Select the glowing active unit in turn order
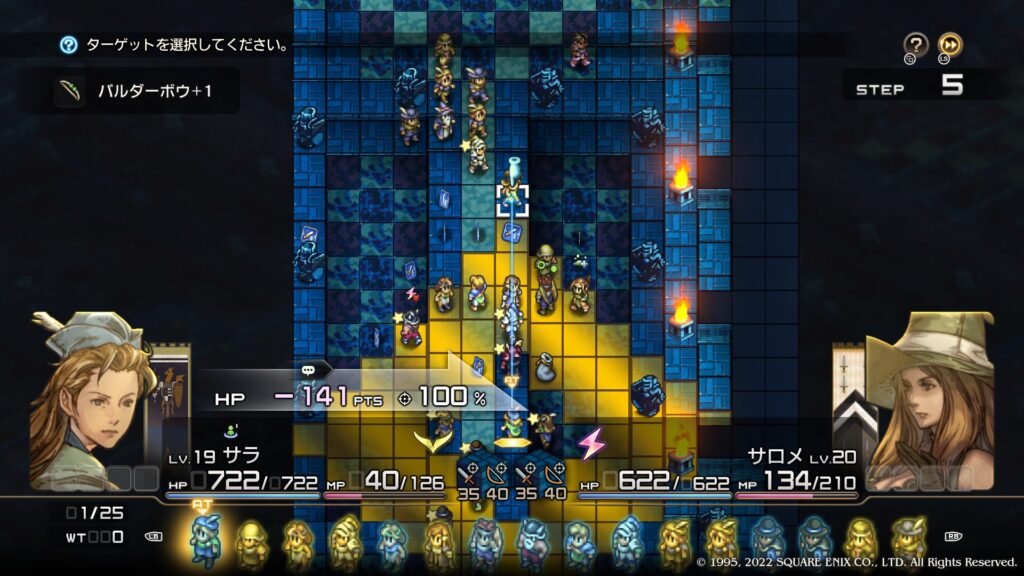1024x576 pixels. [x=205, y=541]
